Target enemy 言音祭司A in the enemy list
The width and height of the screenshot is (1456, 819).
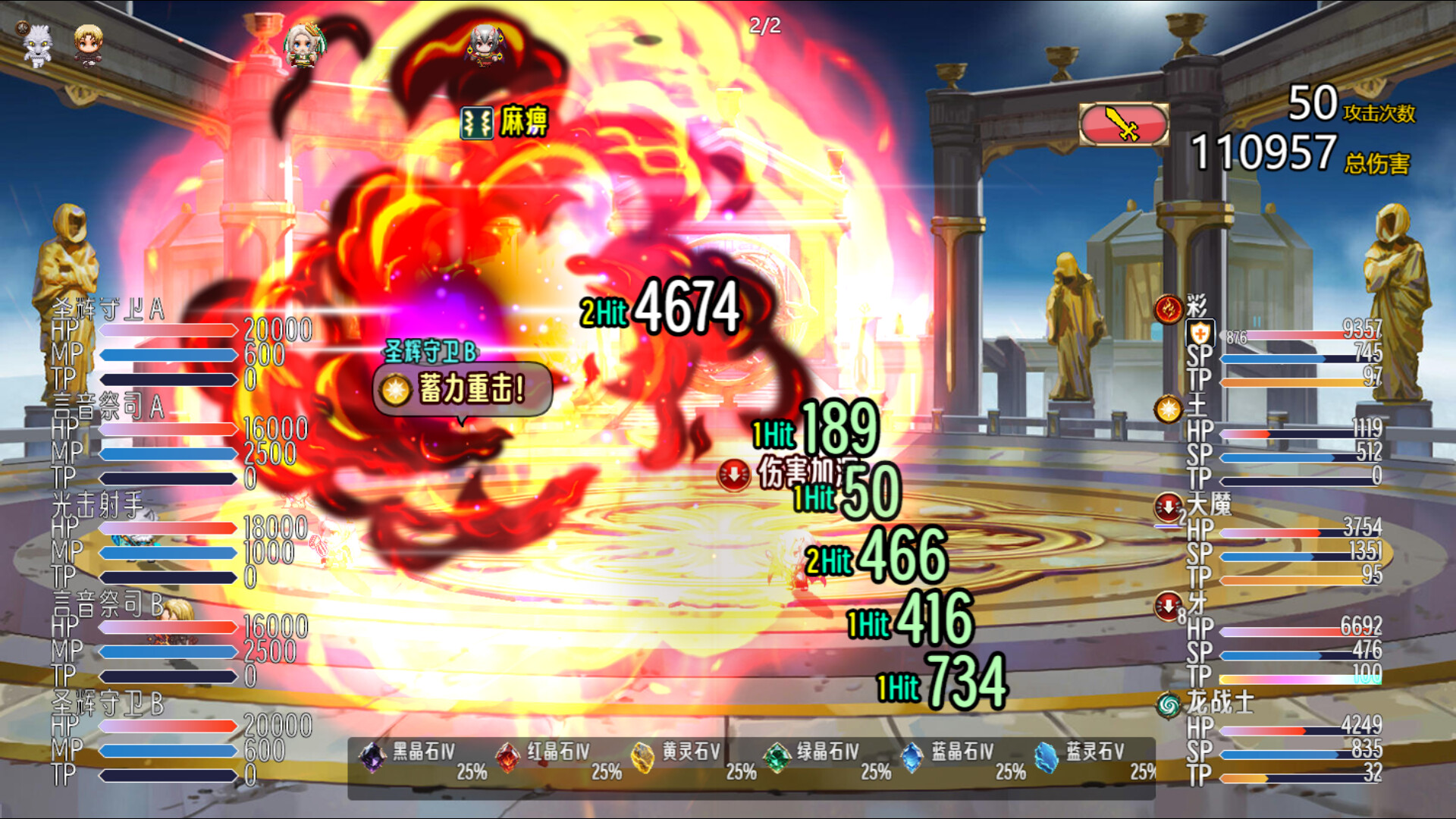click(x=108, y=408)
